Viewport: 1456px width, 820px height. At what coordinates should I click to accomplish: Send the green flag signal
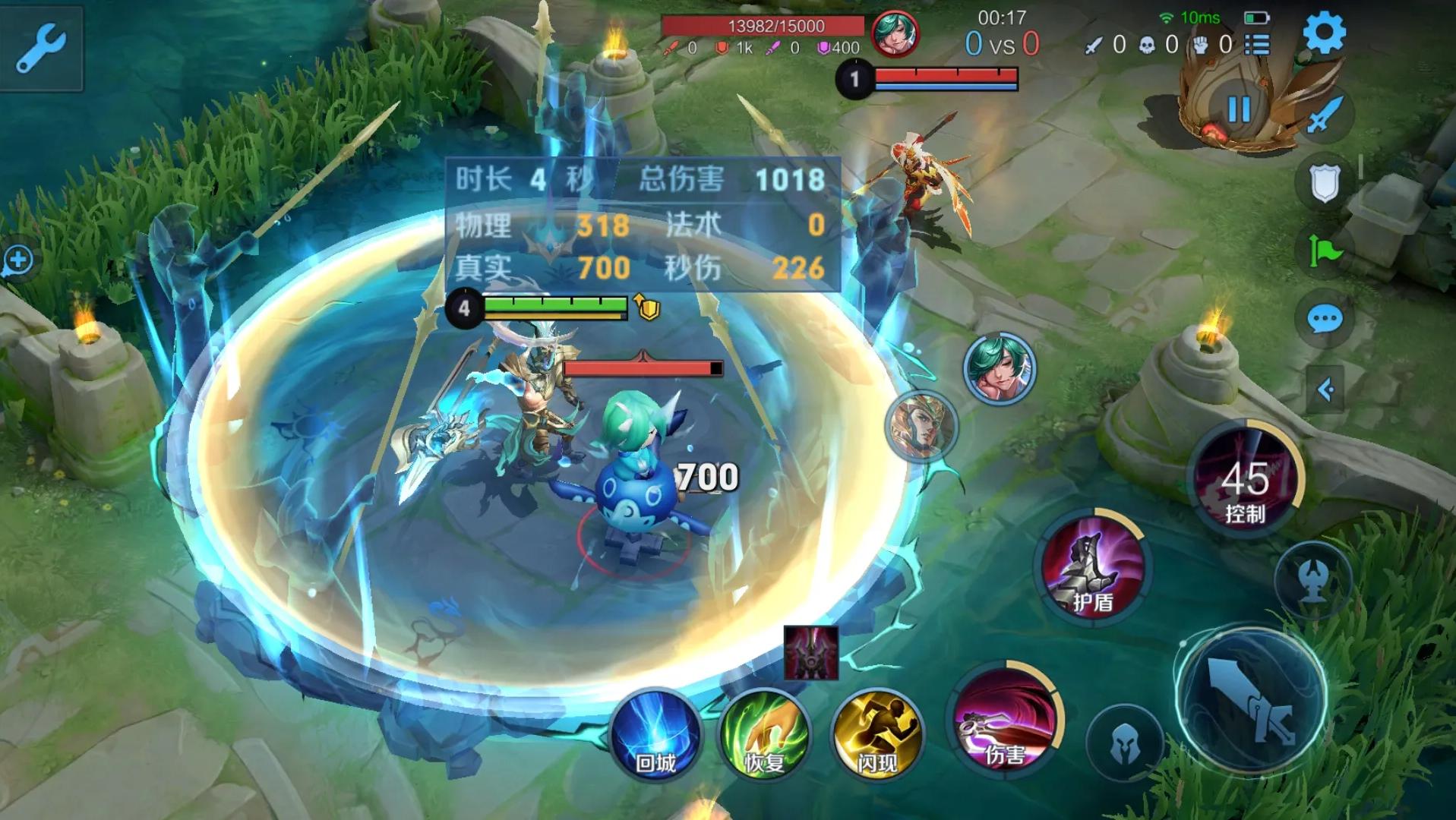pos(1324,251)
